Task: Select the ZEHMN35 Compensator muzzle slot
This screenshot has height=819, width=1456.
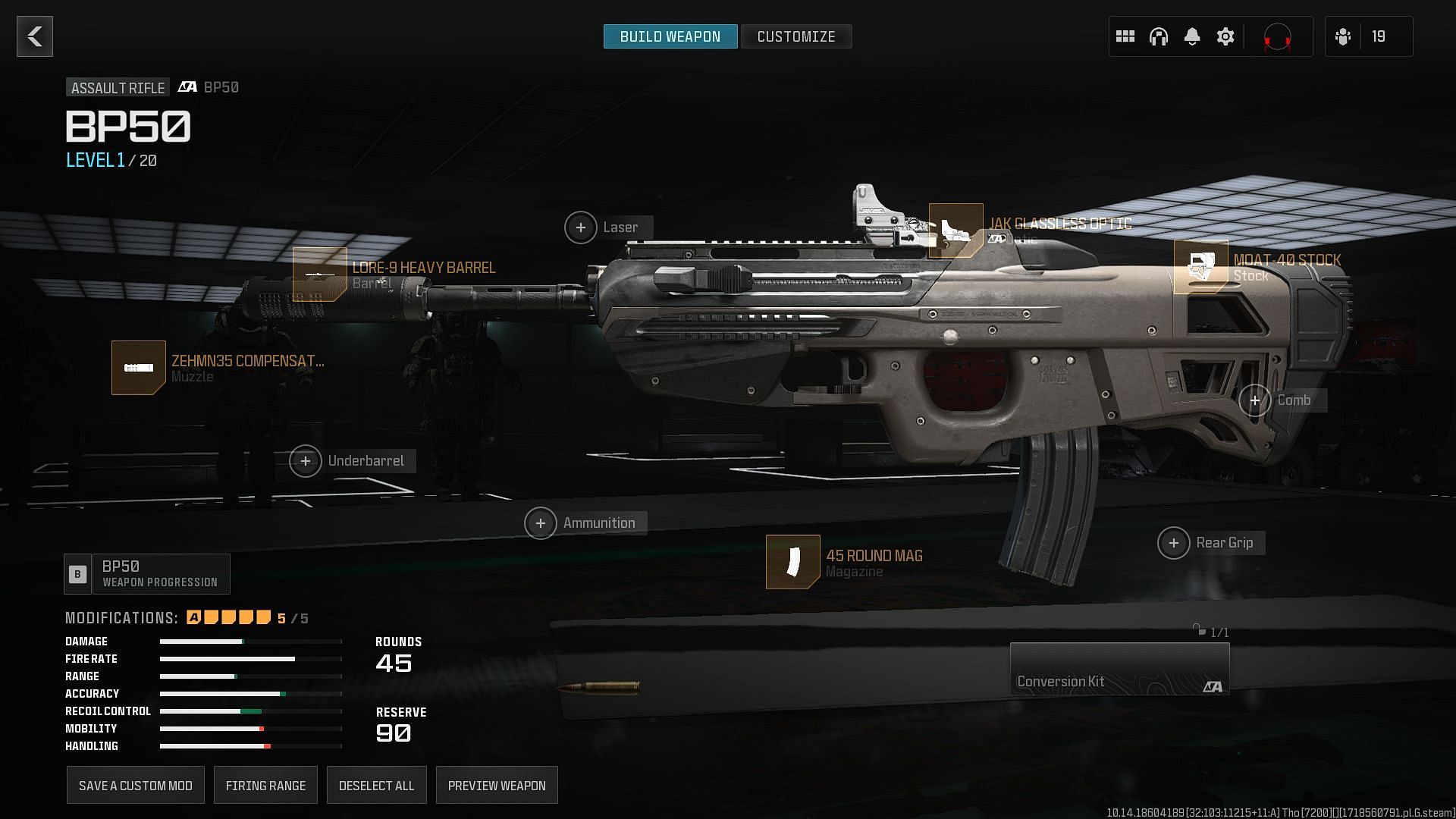Action: (x=139, y=368)
